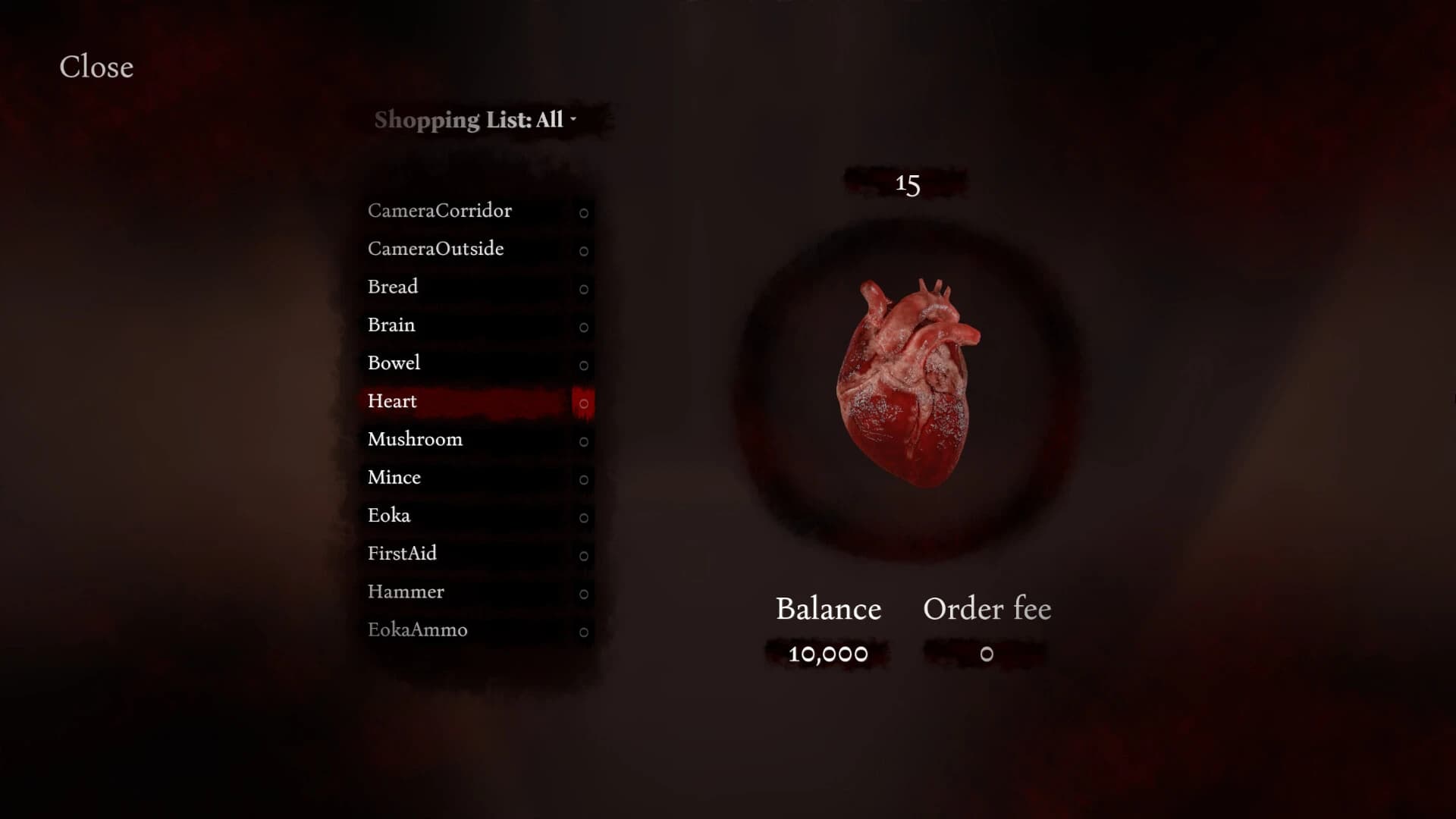The width and height of the screenshot is (1456, 819).
Task: Toggle the circle next to Heart
Action: (583, 403)
